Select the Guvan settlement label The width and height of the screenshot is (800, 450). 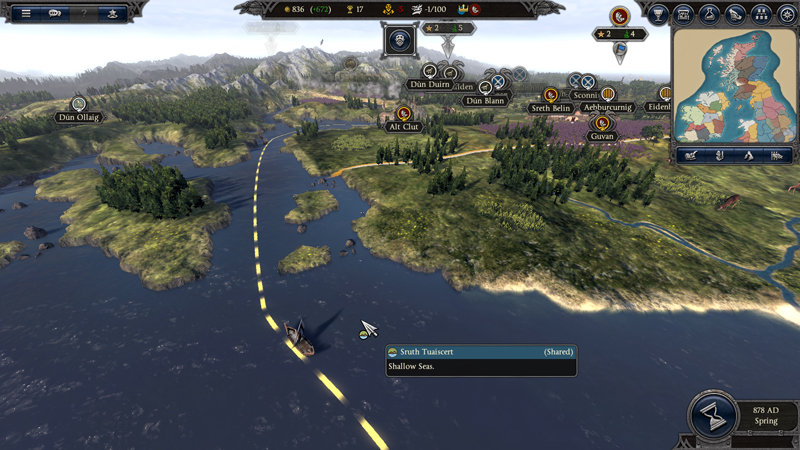(602, 136)
